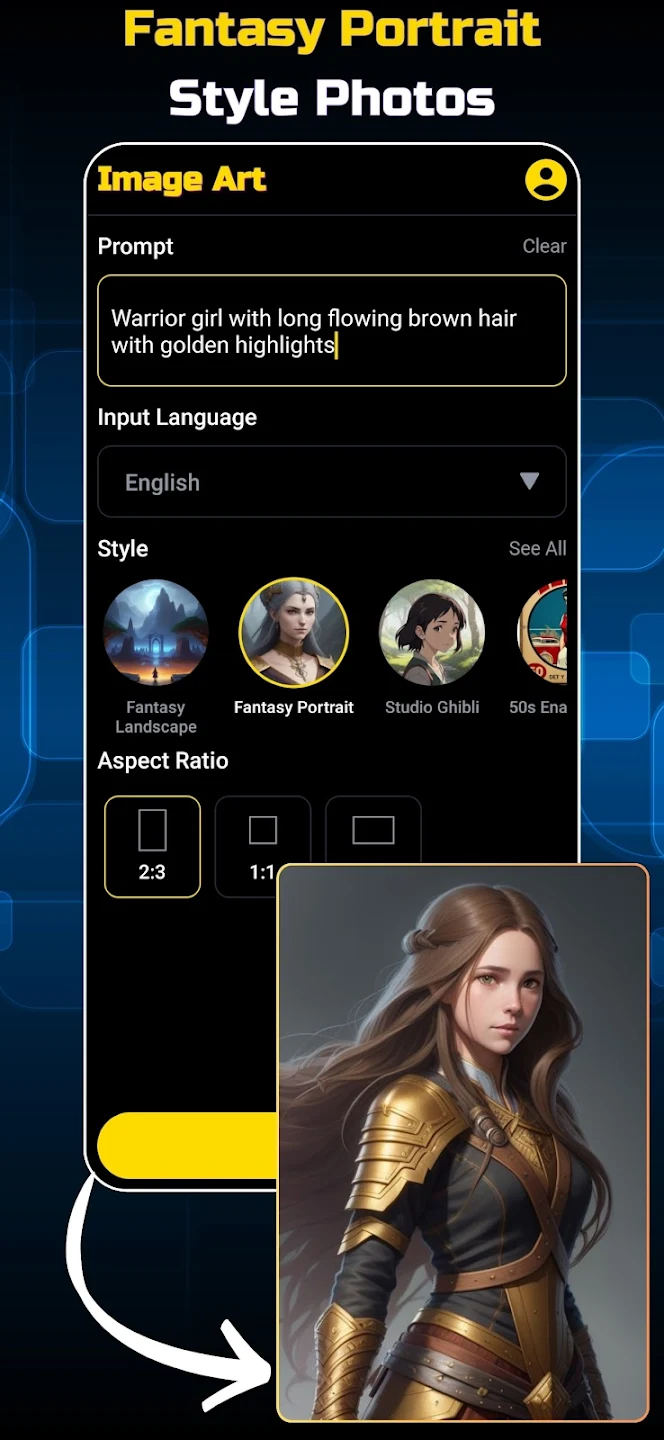Open the yellow profile account icon
Viewport: 664px width, 1440px height.
tap(545, 180)
